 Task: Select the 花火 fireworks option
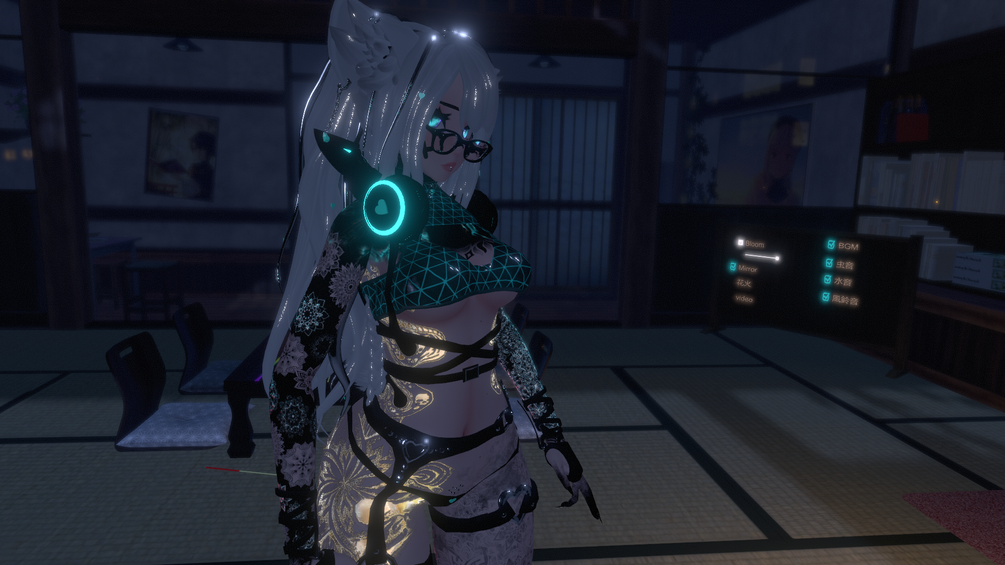click(744, 284)
